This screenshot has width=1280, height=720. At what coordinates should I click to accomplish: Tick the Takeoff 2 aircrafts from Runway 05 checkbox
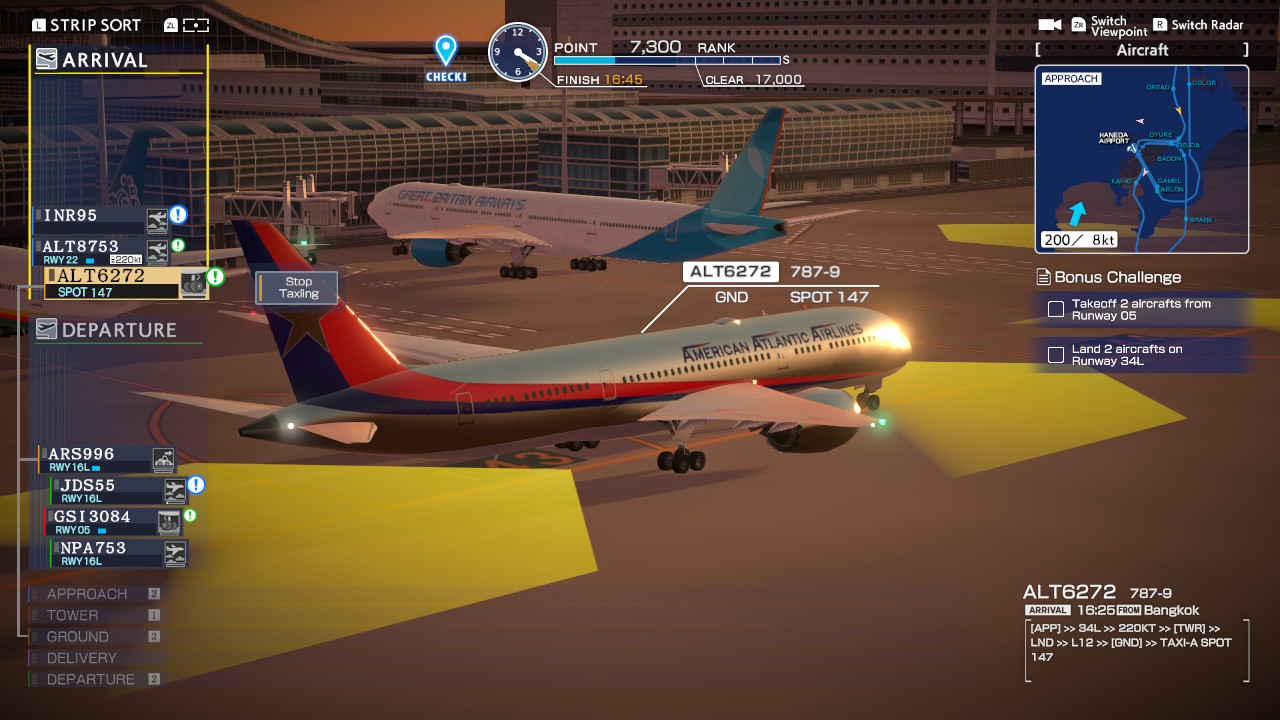[1055, 310]
